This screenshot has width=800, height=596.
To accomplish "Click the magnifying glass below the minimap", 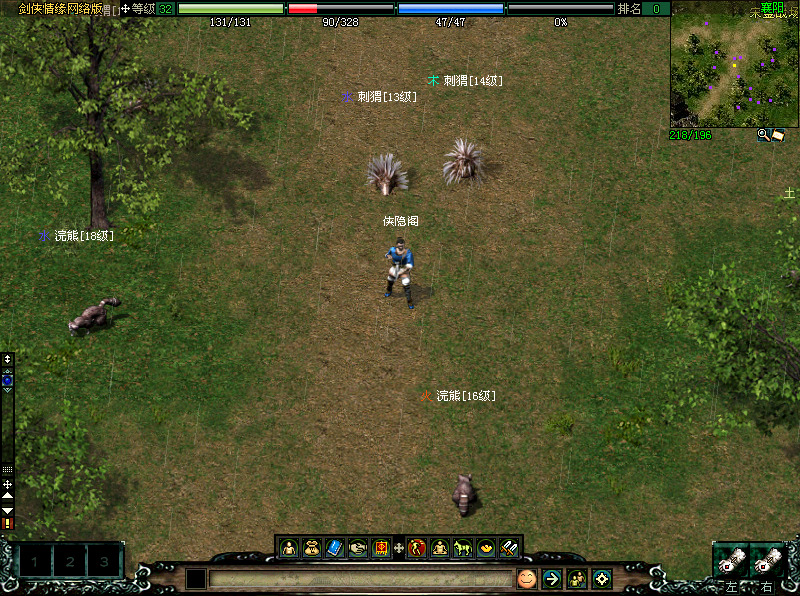I will [x=763, y=135].
